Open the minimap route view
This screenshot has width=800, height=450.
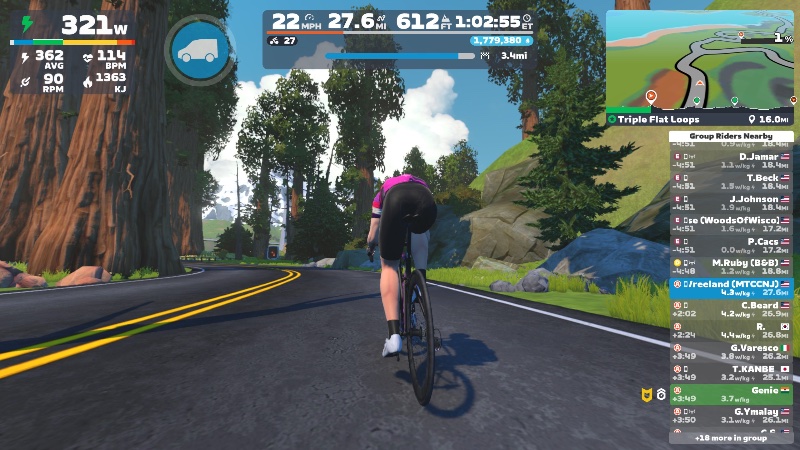point(700,59)
